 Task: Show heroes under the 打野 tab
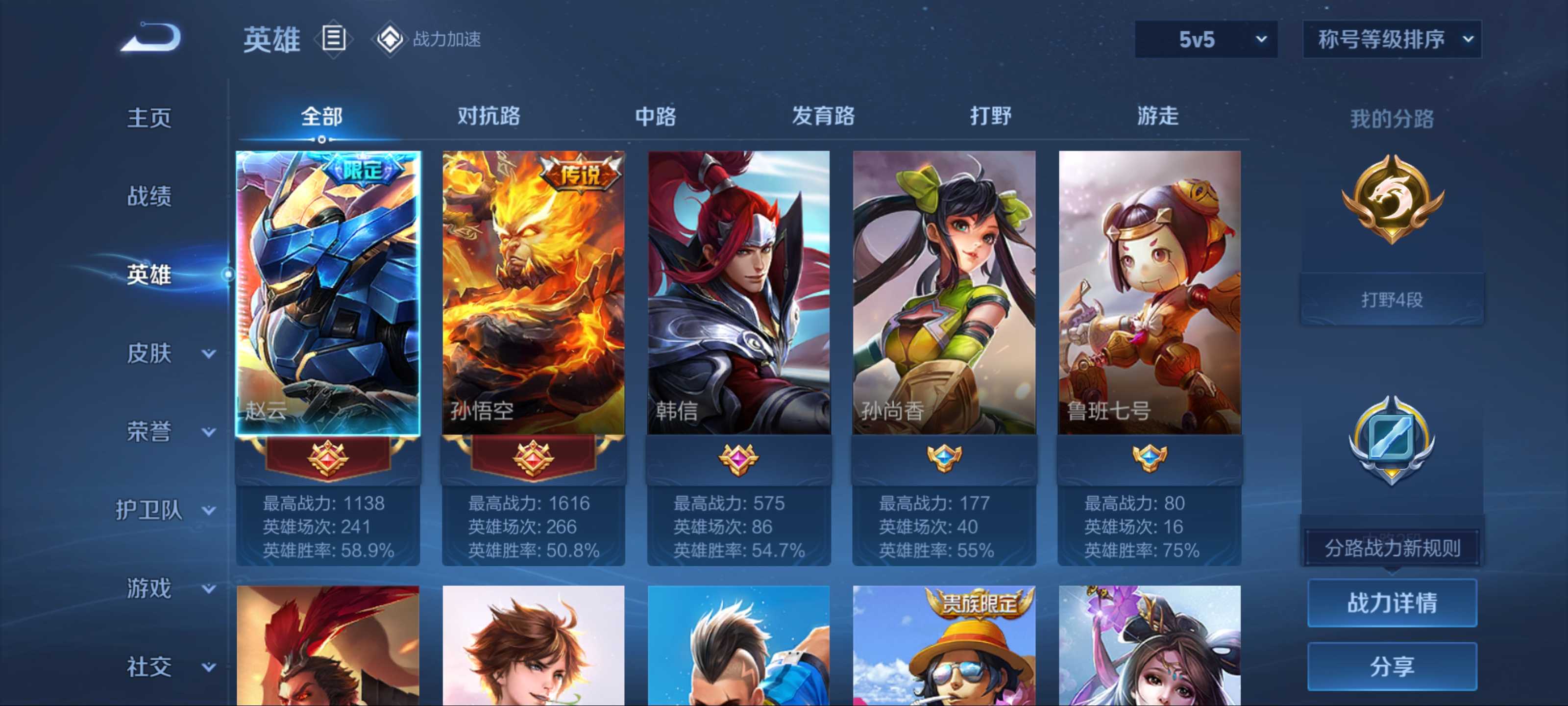pos(990,116)
